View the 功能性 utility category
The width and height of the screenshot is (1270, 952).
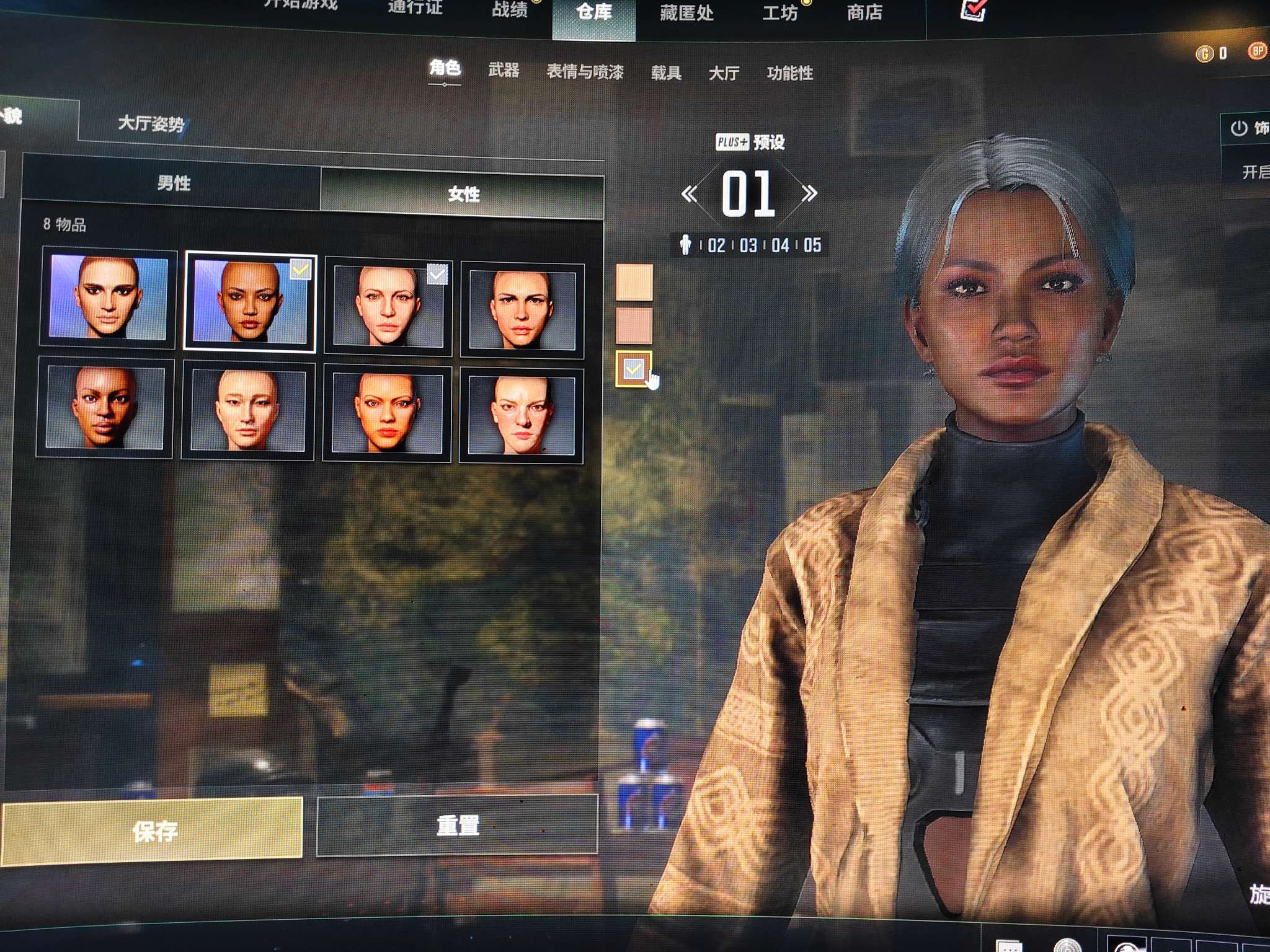789,74
